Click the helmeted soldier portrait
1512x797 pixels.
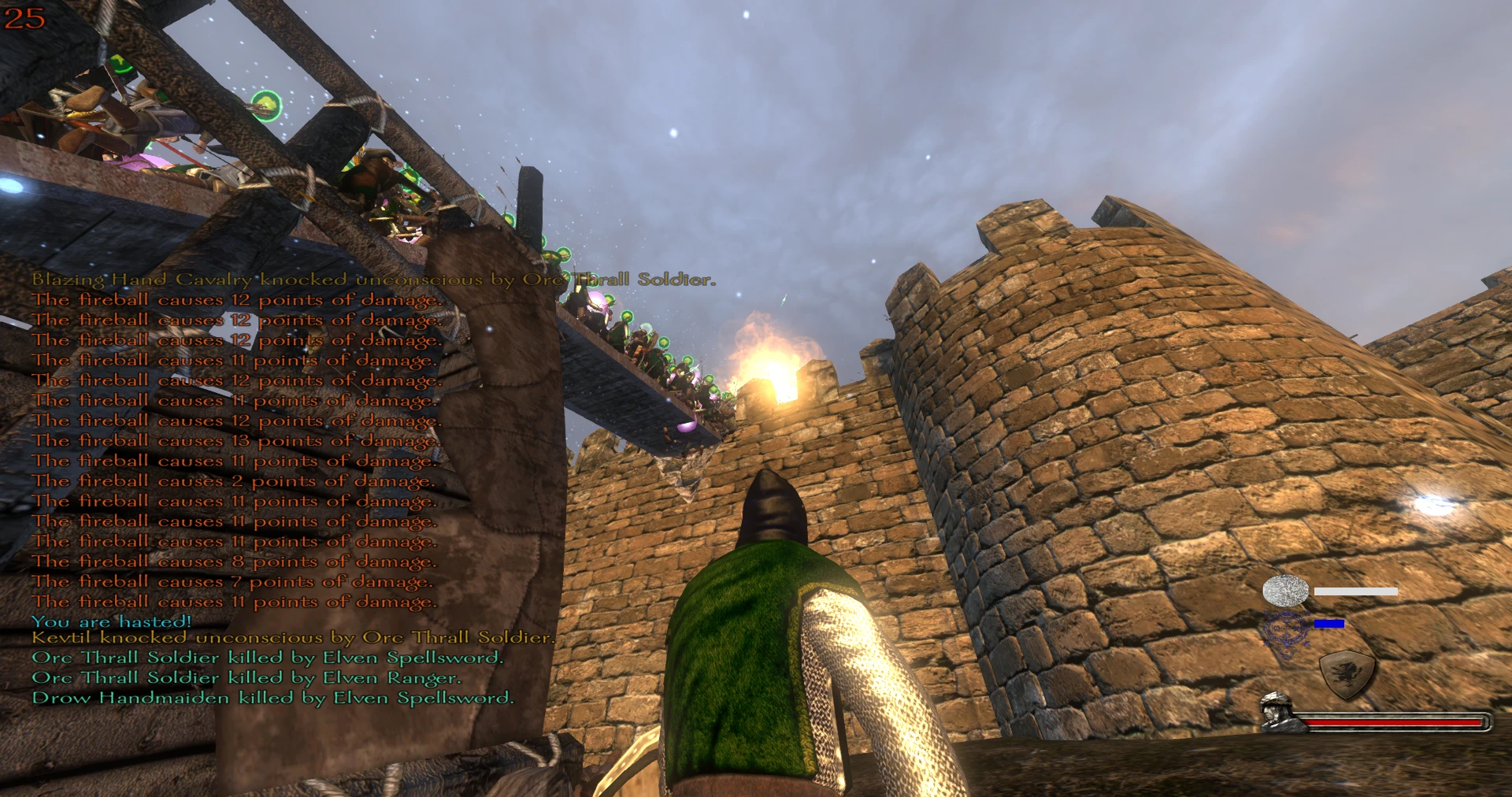click(1276, 712)
